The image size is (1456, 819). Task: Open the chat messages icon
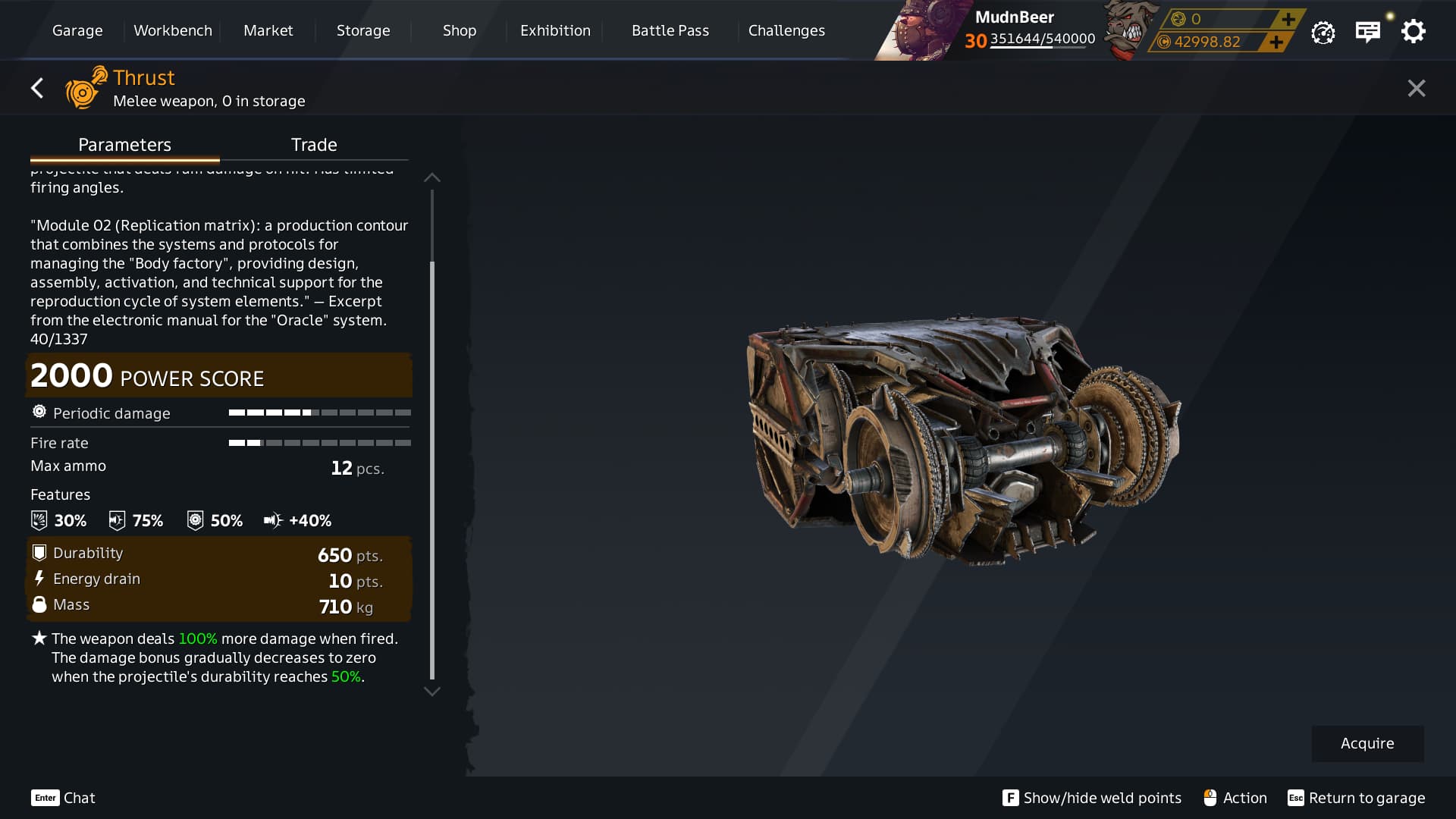tap(1367, 32)
